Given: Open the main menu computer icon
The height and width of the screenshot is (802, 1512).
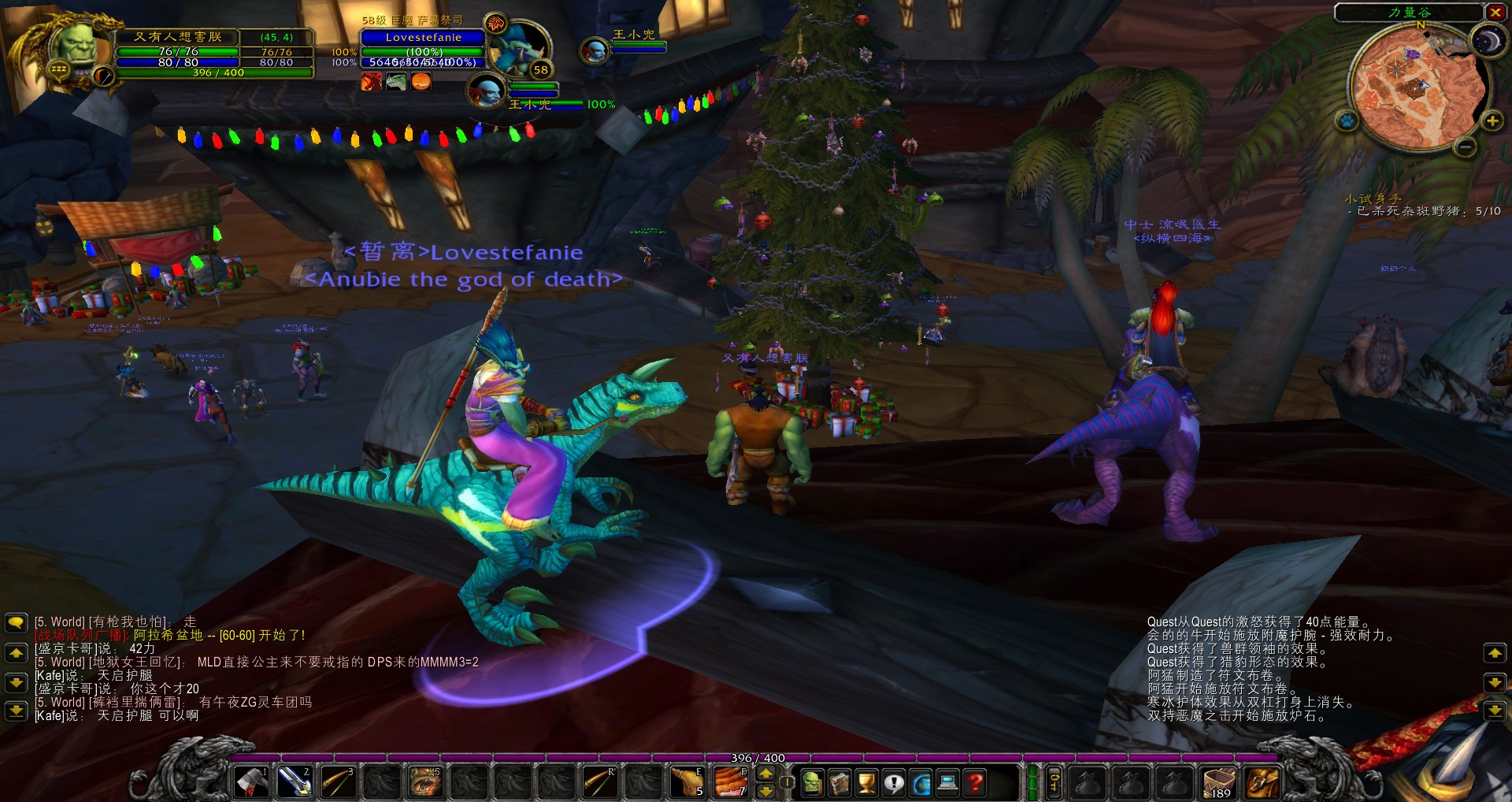Looking at the screenshot, I should coord(947,784).
